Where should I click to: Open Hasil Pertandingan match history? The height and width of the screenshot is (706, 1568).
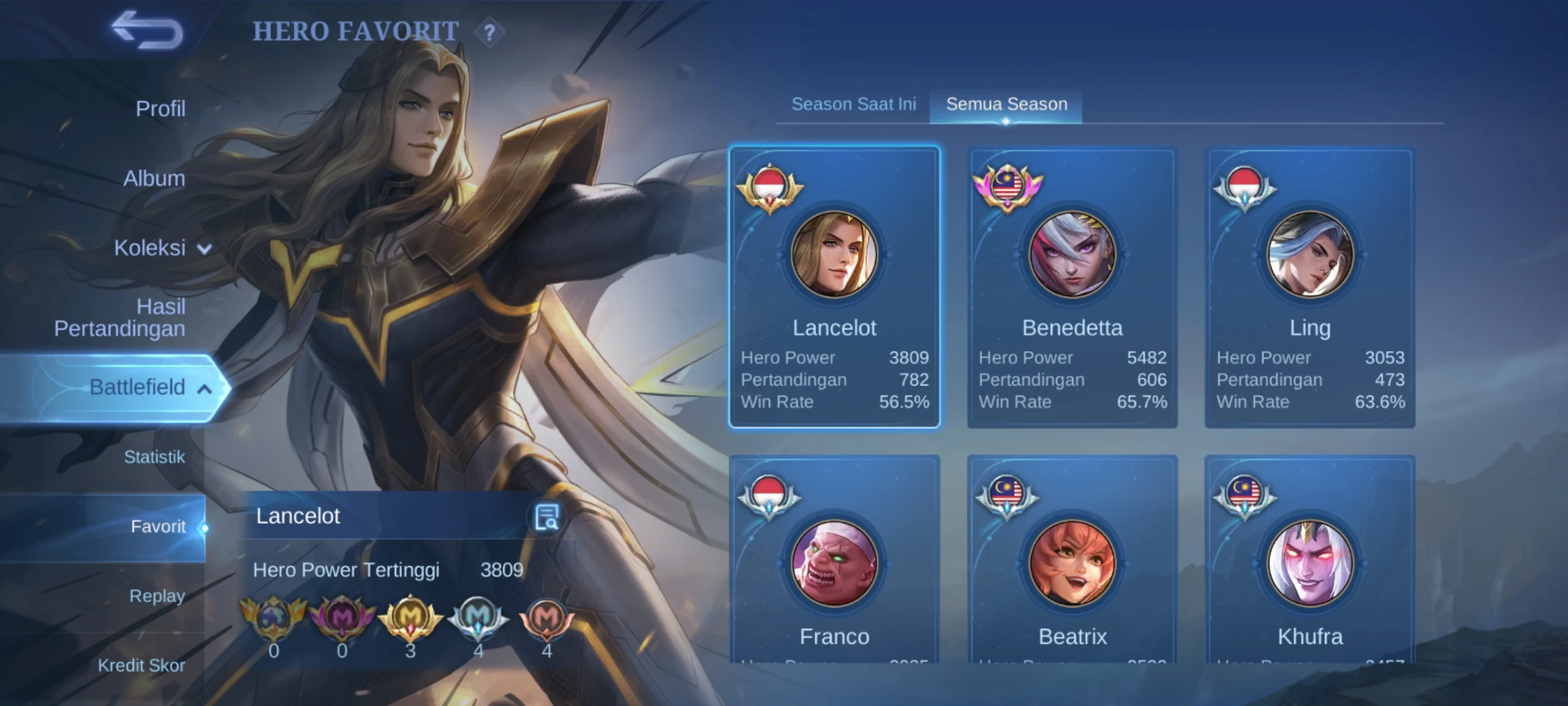(x=120, y=318)
